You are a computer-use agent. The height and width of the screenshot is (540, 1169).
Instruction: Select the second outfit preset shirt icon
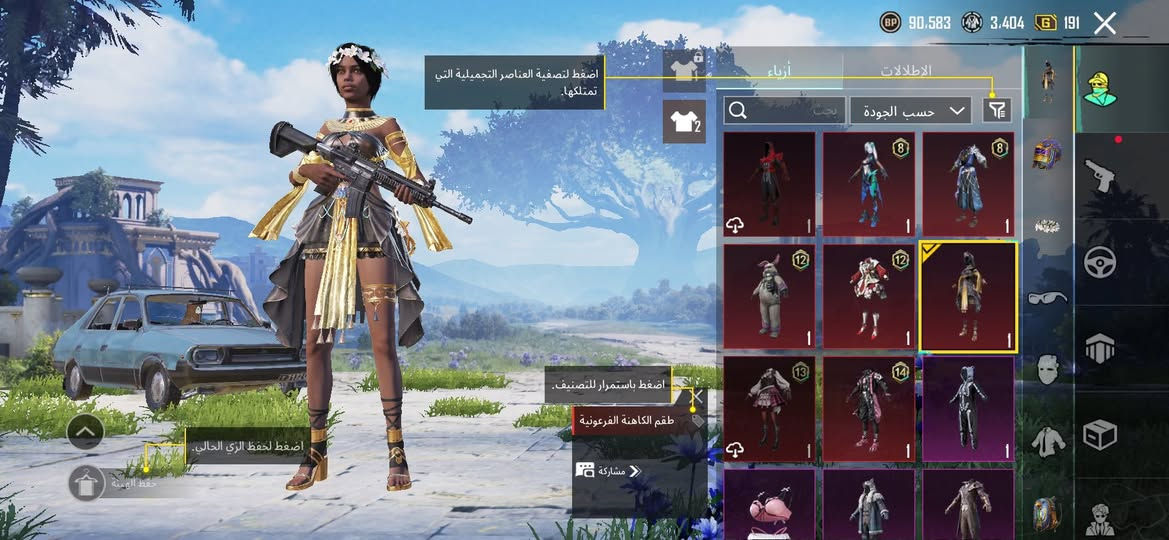(685, 122)
